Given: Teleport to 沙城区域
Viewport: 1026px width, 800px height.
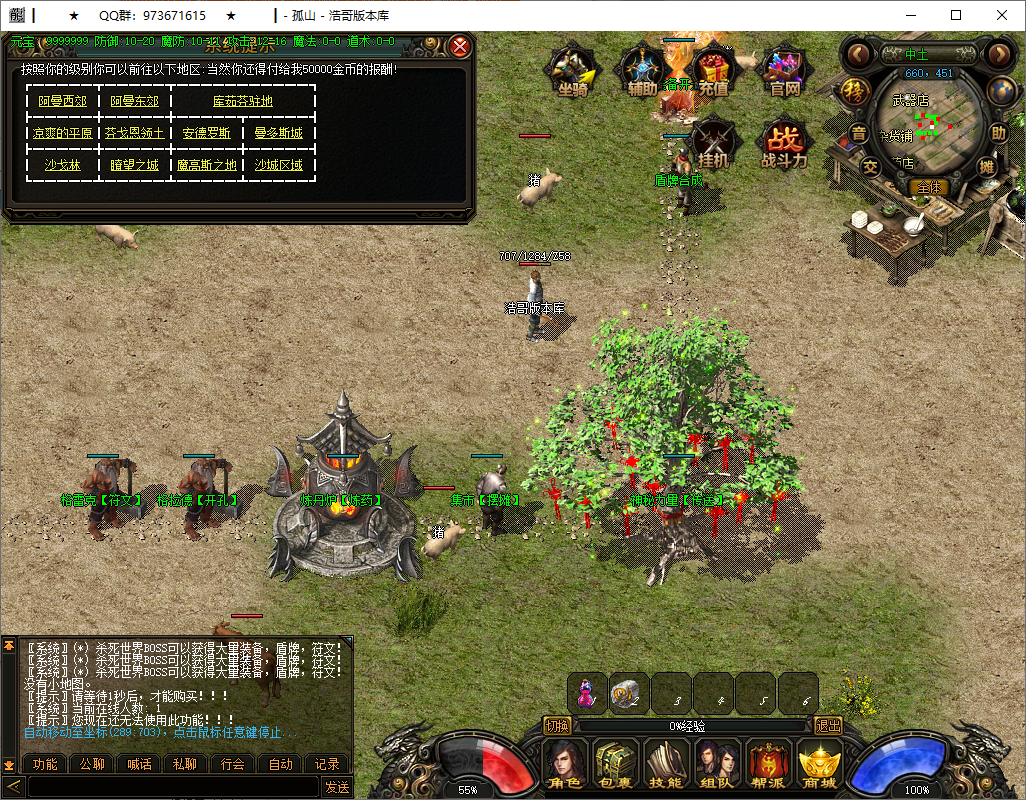Looking at the screenshot, I should [x=278, y=165].
